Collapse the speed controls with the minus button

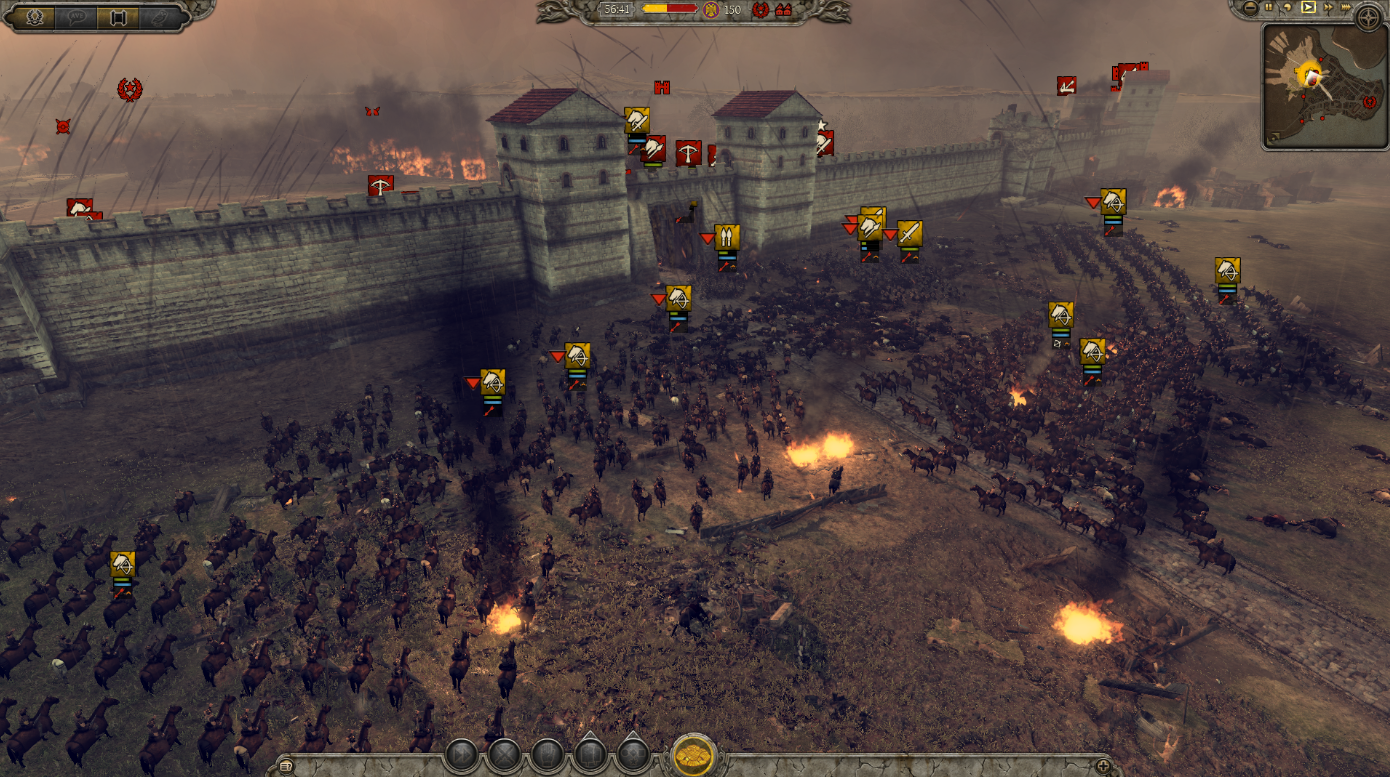(1251, 8)
